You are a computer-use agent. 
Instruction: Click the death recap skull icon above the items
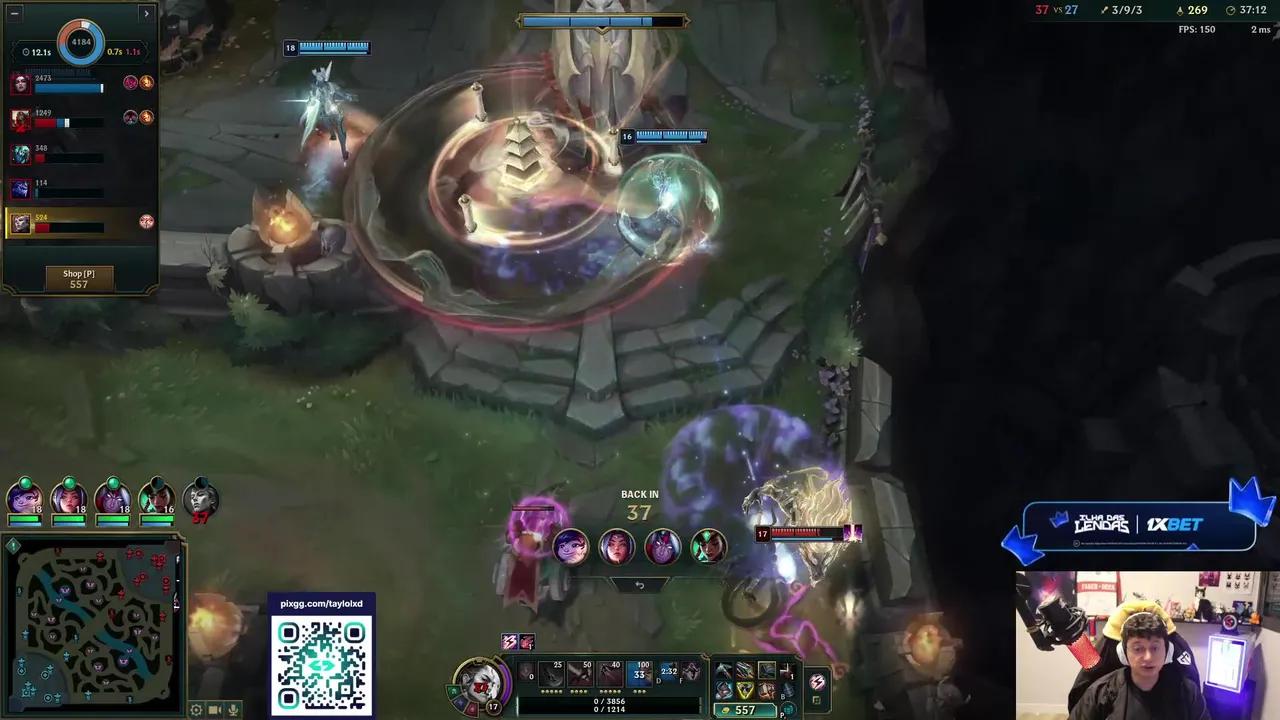pyautogui.click(x=526, y=642)
